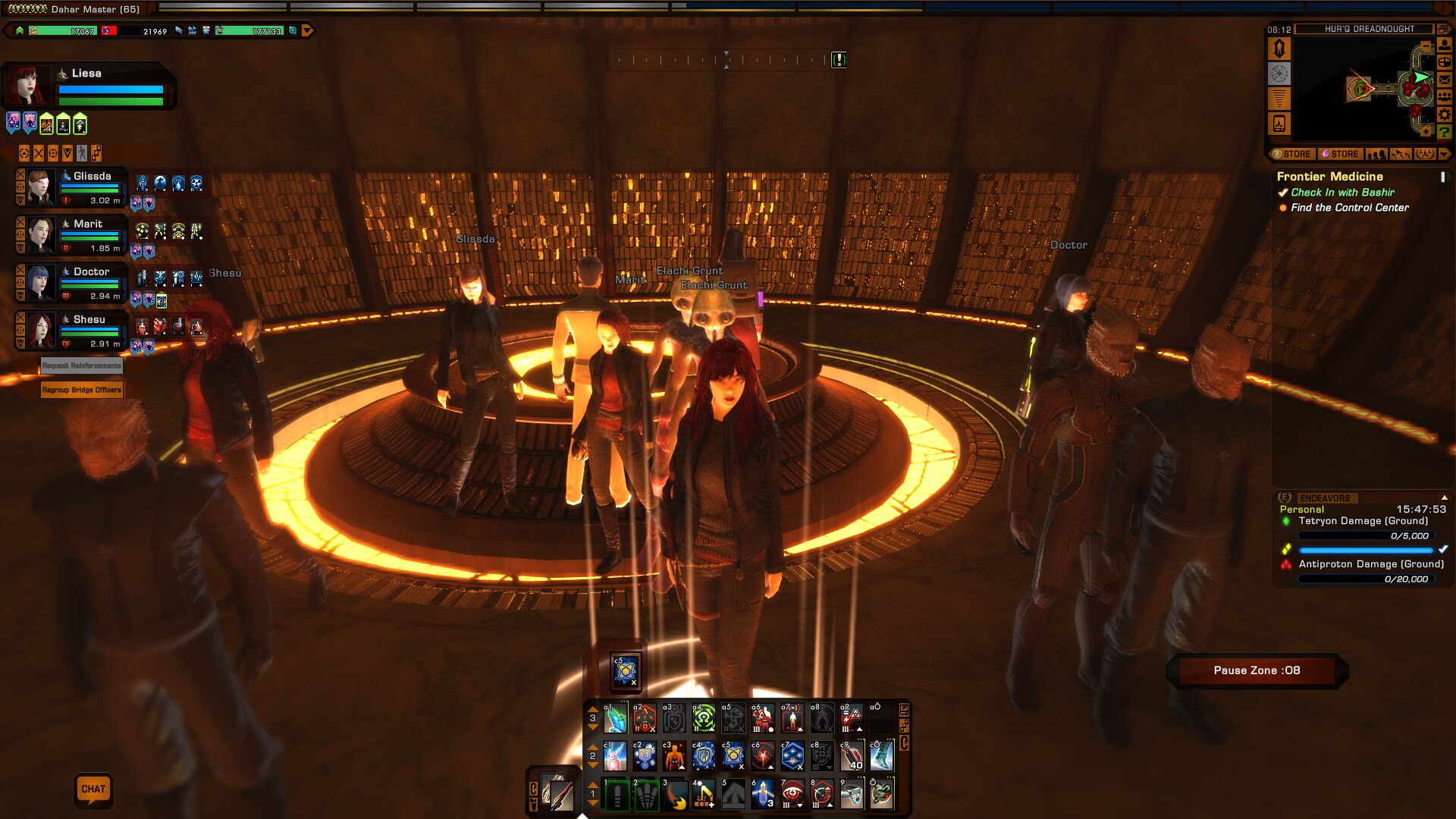This screenshot has height=819, width=1456.
Task: Activate the green omega ability in slot a4
Action: [704, 717]
